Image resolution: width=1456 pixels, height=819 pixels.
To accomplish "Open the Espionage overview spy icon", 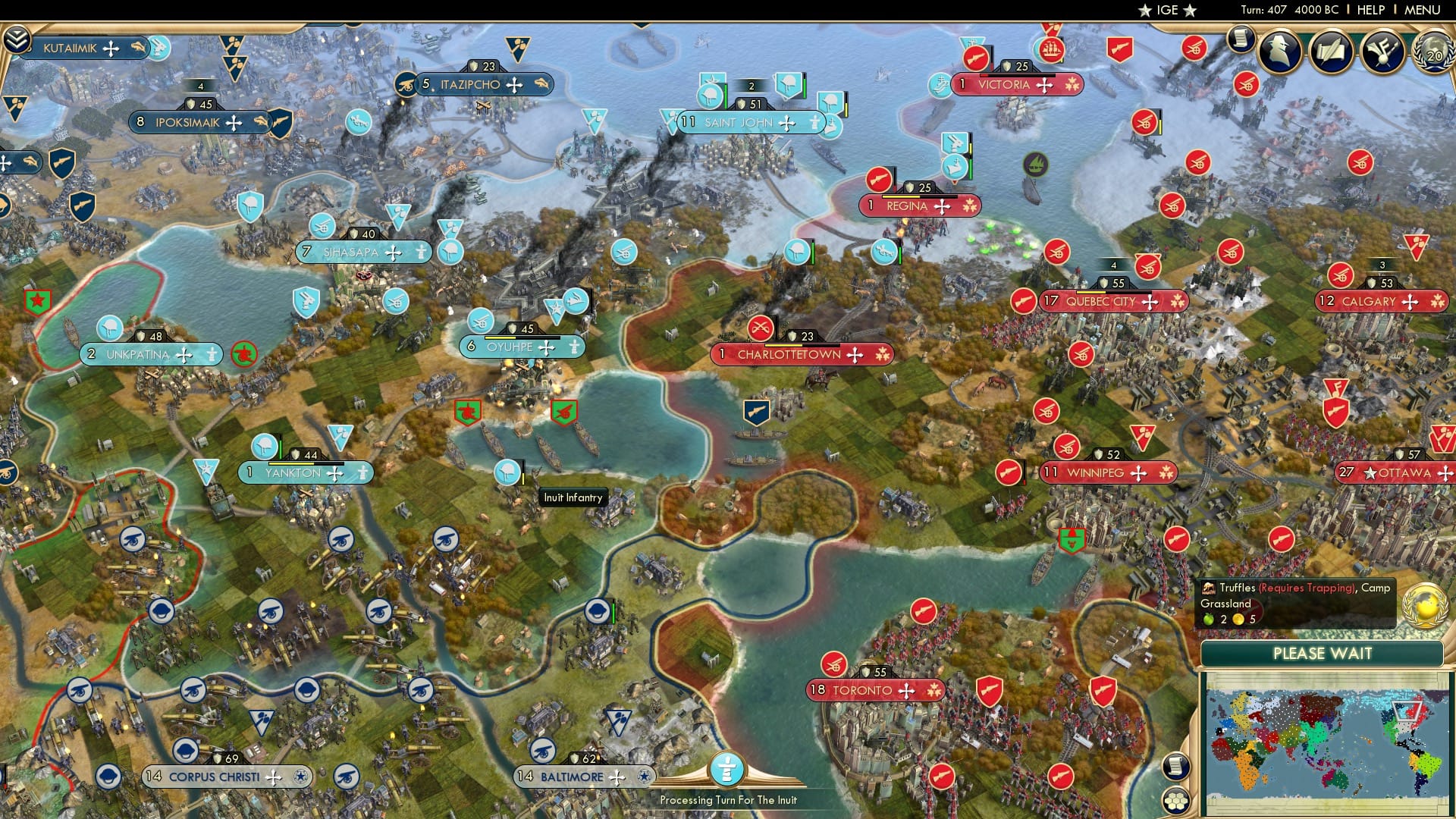I will coord(1280,52).
